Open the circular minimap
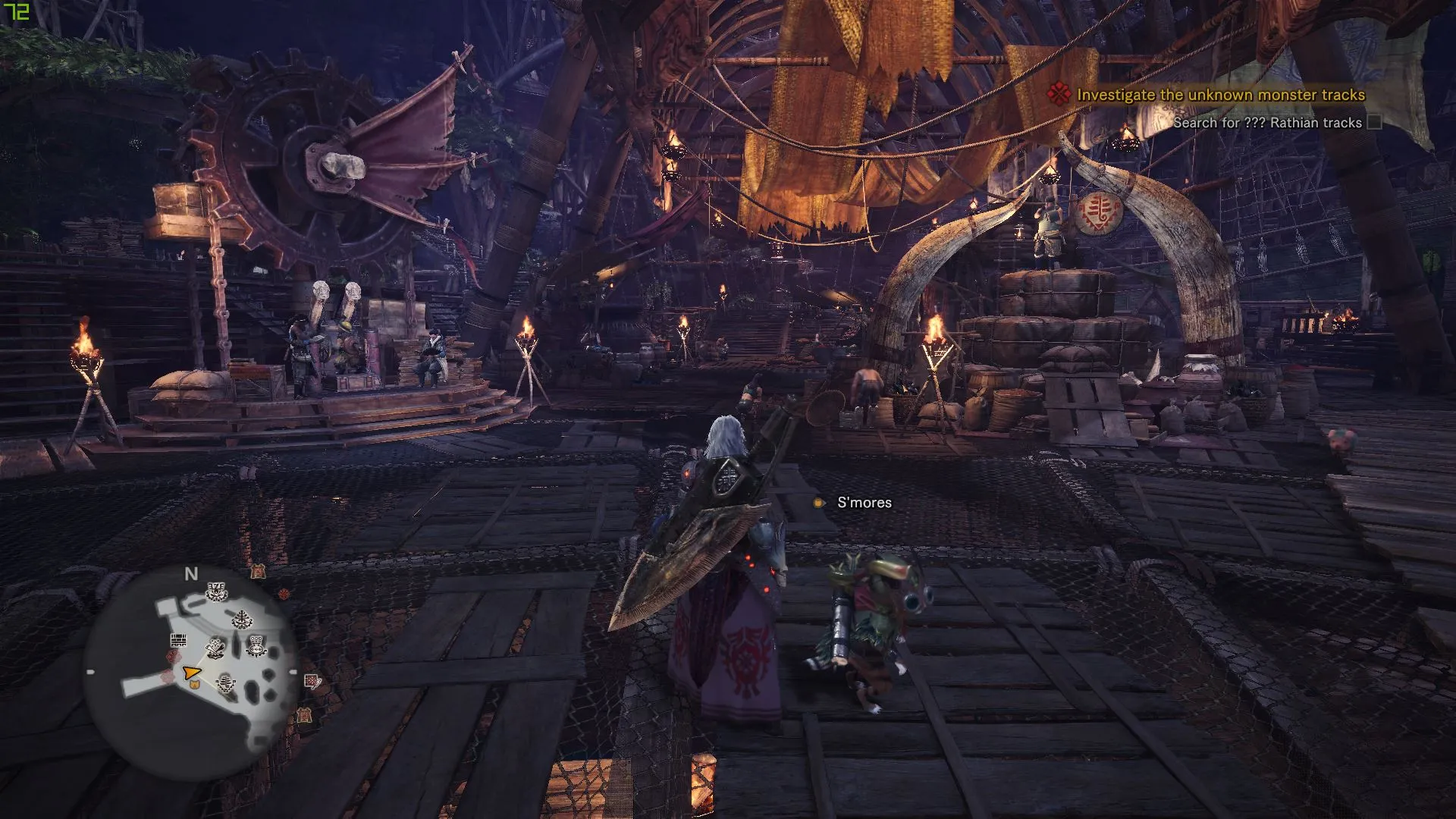1456x819 pixels. coord(191,672)
